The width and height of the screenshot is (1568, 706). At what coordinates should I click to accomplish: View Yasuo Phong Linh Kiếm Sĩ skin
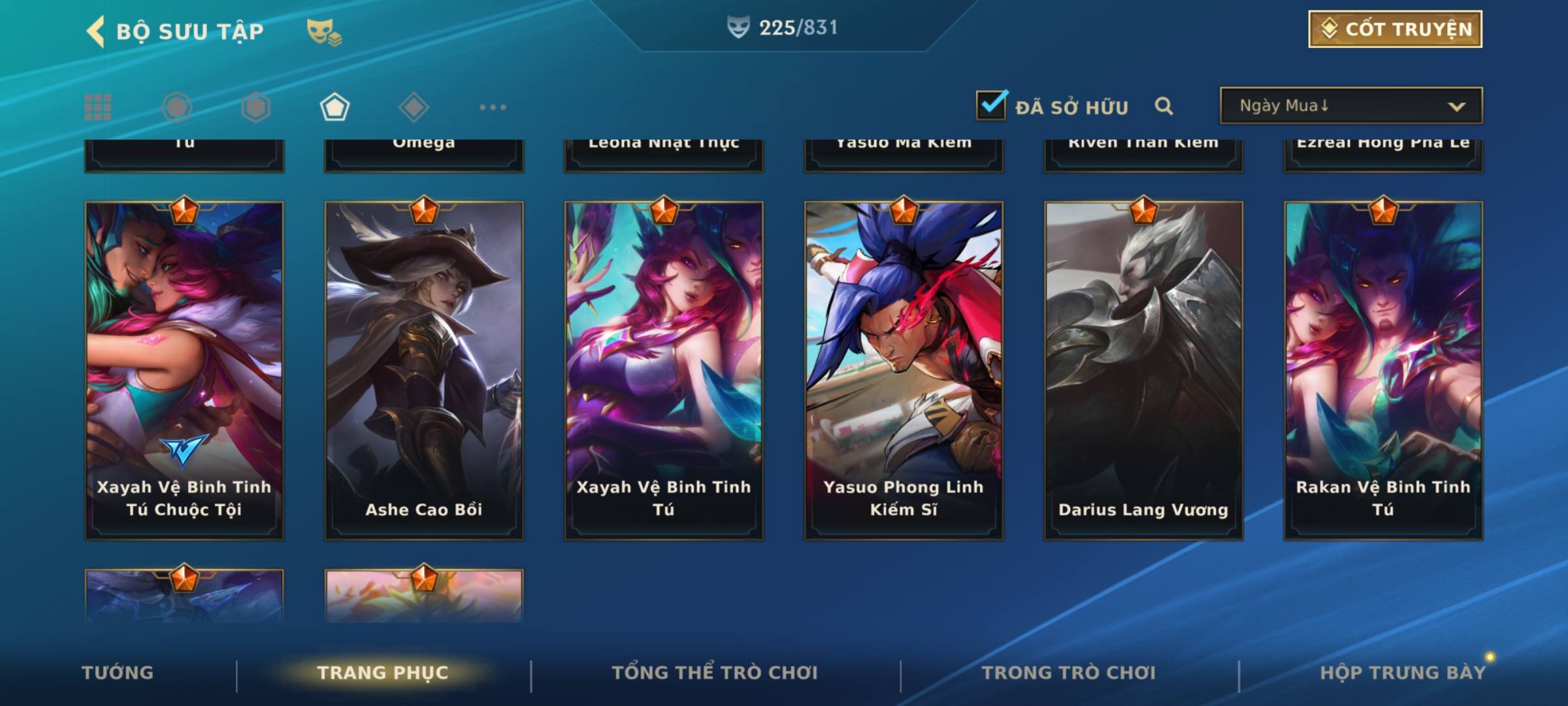click(904, 370)
